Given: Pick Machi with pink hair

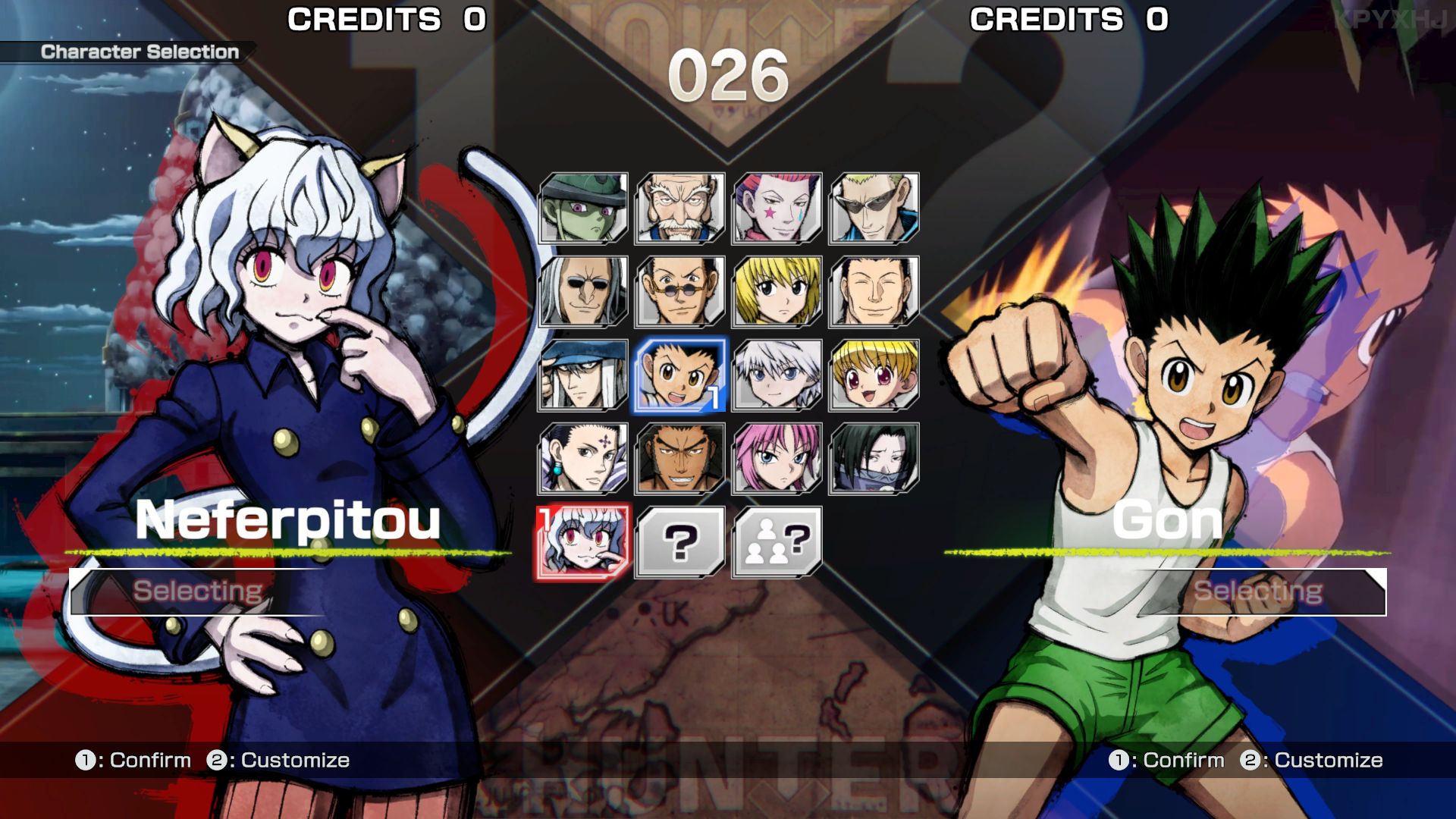Looking at the screenshot, I should (777, 458).
